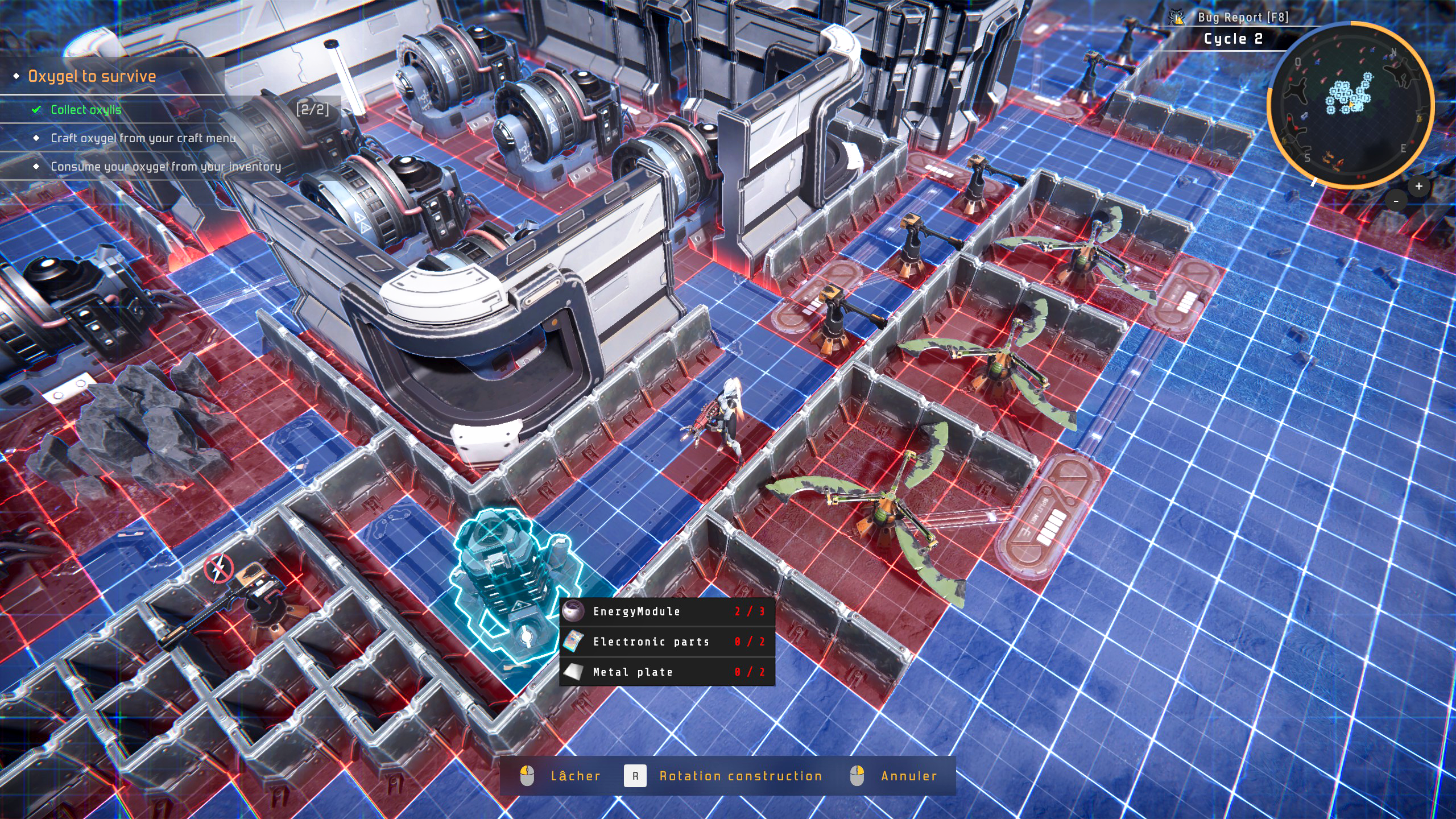Viewport: 1456px width, 819px height.
Task: Select the Consume your oxygel objective
Action: click(166, 167)
